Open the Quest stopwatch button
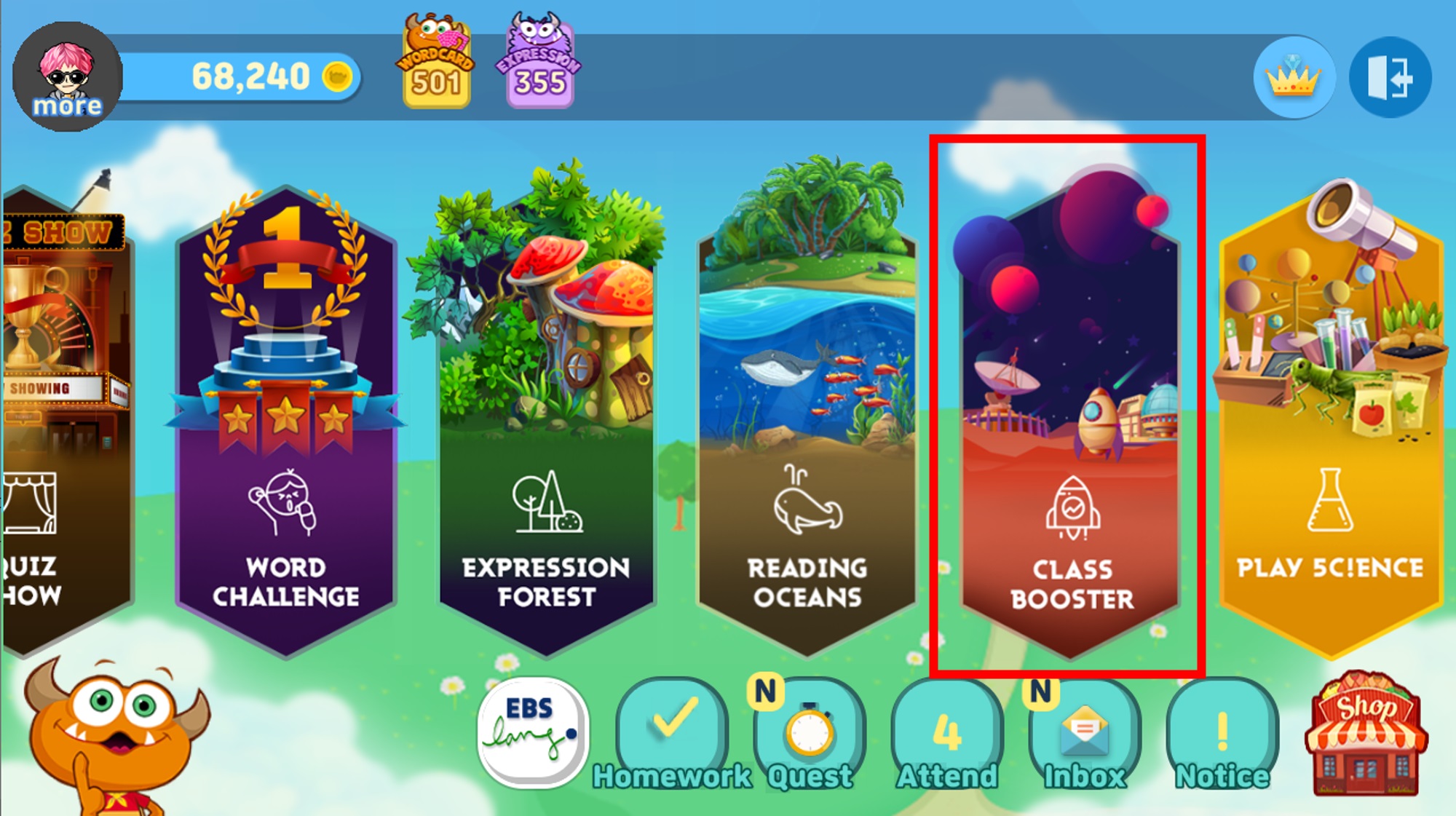1456x816 pixels. [x=810, y=732]
